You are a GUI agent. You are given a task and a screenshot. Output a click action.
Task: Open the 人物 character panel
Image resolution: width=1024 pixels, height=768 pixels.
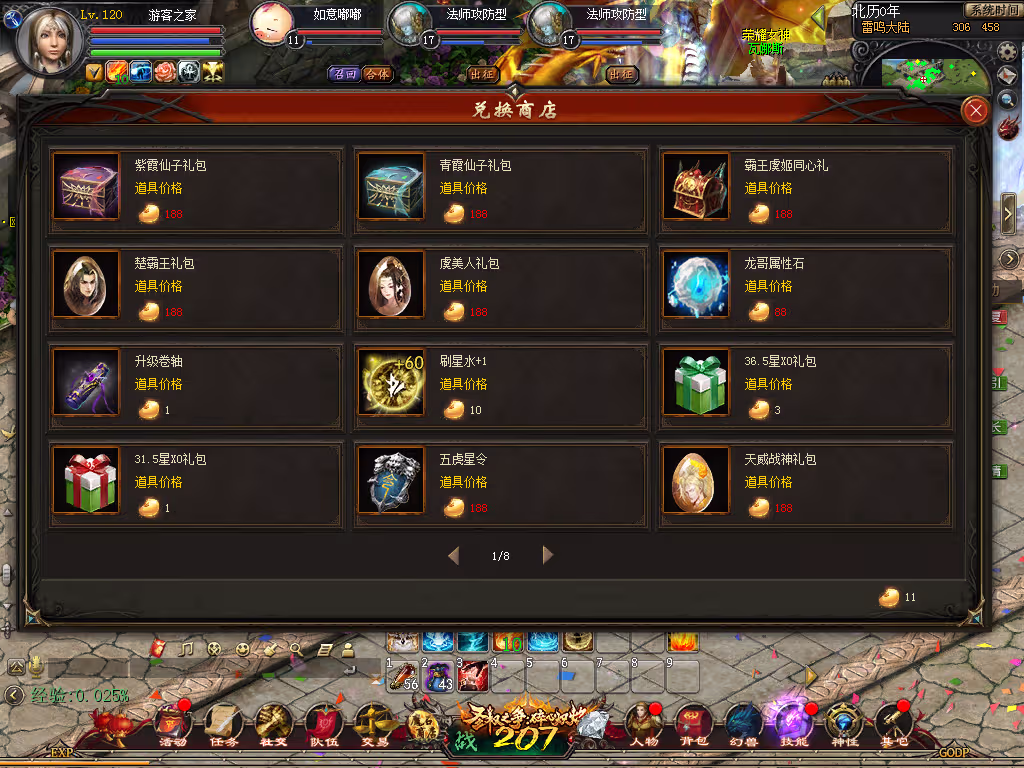tap(641, 725)
